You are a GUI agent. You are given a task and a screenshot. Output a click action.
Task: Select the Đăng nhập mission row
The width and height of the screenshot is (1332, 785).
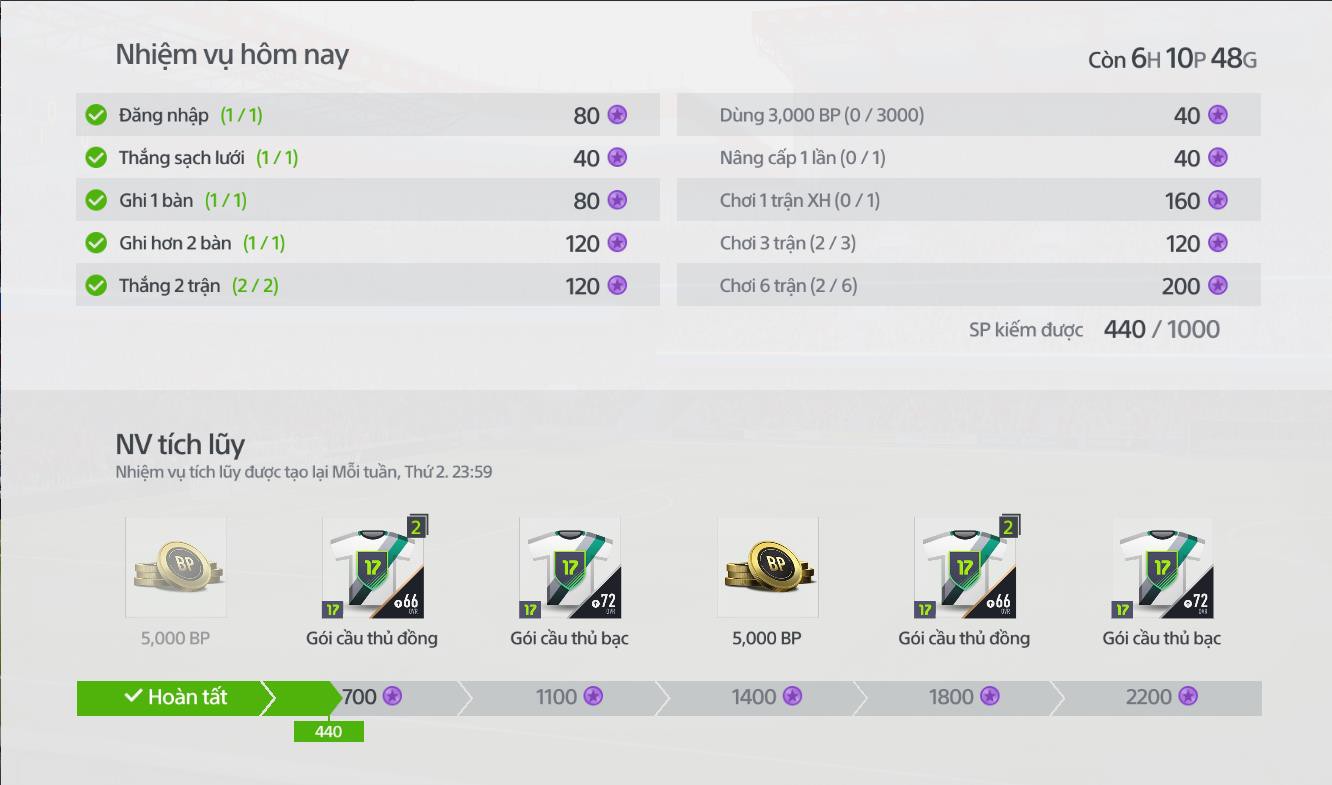[x=367, y=115]
